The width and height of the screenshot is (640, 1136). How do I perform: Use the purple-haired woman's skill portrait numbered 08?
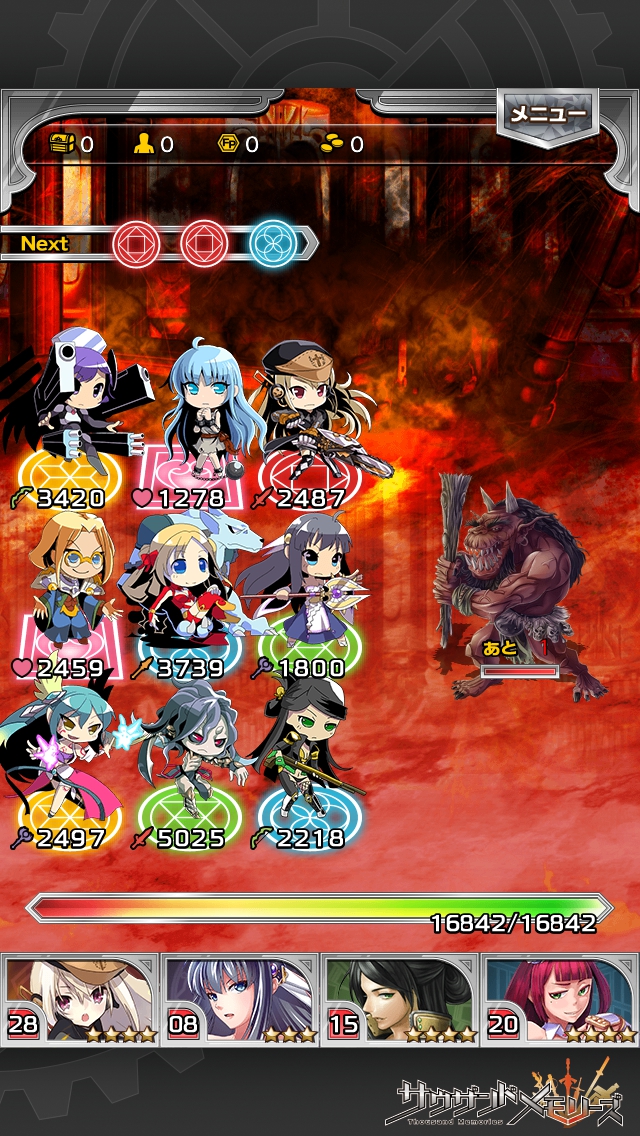(240, 1000)
